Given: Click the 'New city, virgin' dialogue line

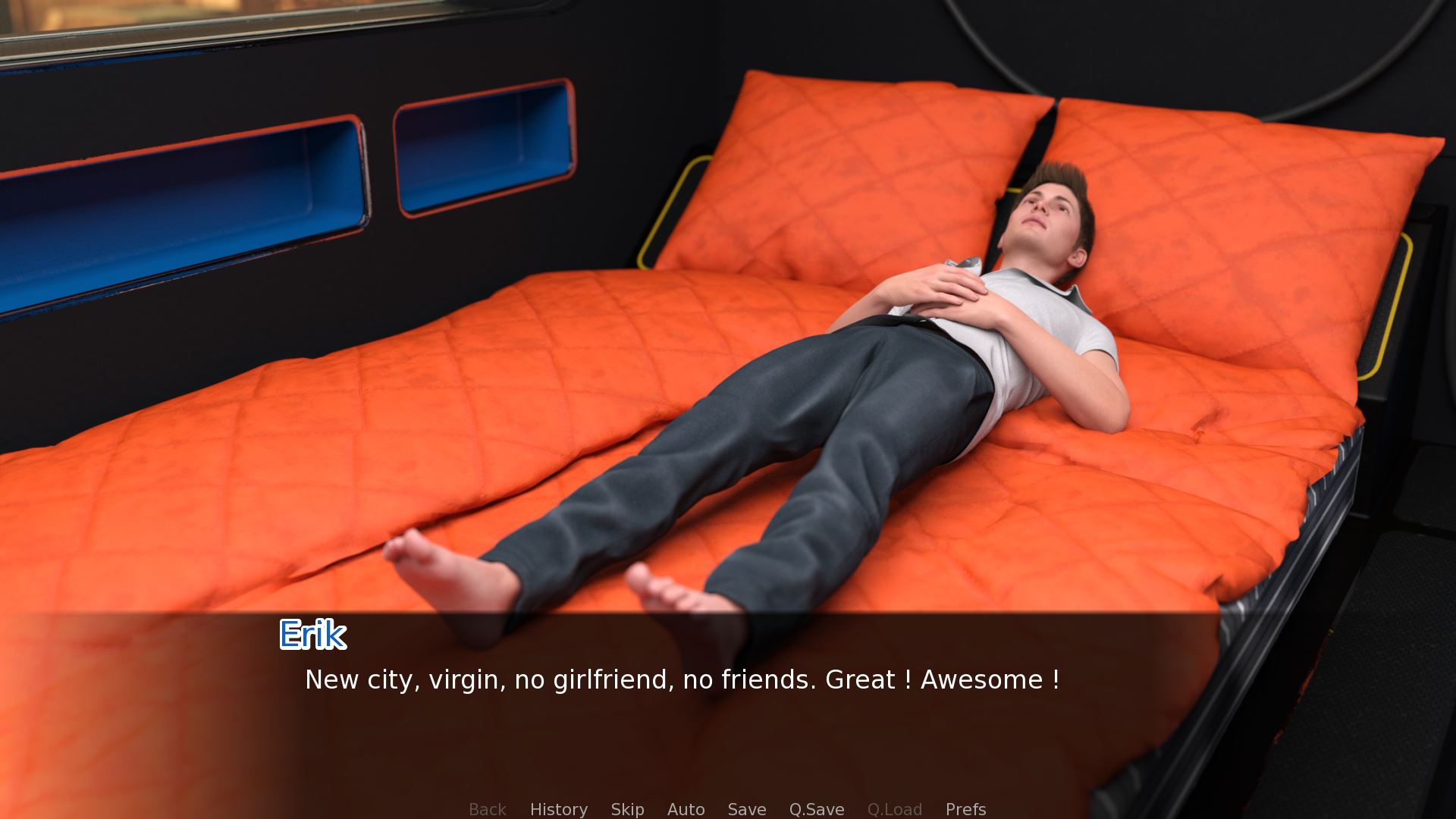Looking at the screenshot, I should [x=682, y=680].
